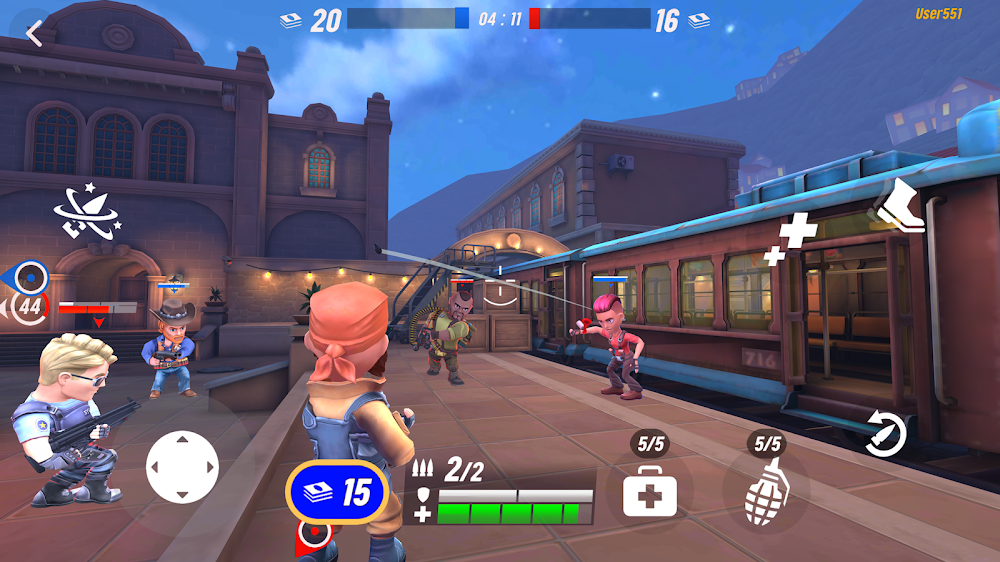Tap the blue cash 15 badge
The height and width of the screenshot is (562, 1000).
point(337,491)
